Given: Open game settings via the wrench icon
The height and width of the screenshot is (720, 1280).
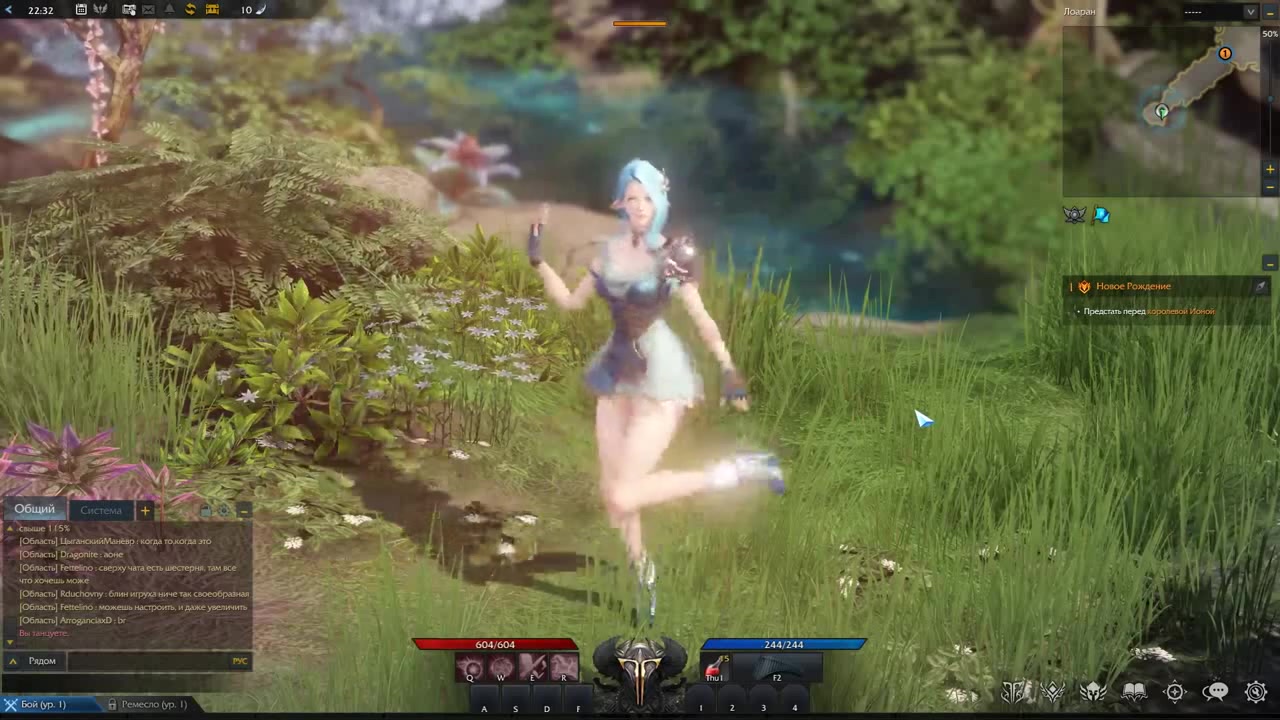Looking at the screenshot, I should (x=1256, y=691).
